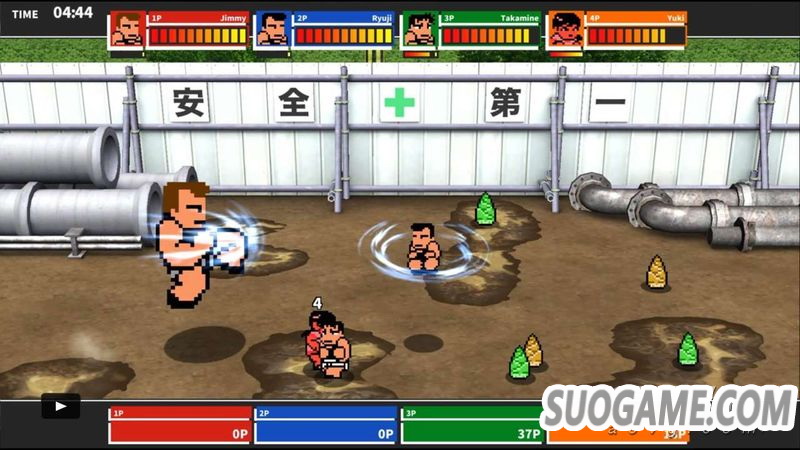The width and height of the screenshot is (800, 450).
Task: Click Yuki's 4P portrait
Action: [566, 30]
